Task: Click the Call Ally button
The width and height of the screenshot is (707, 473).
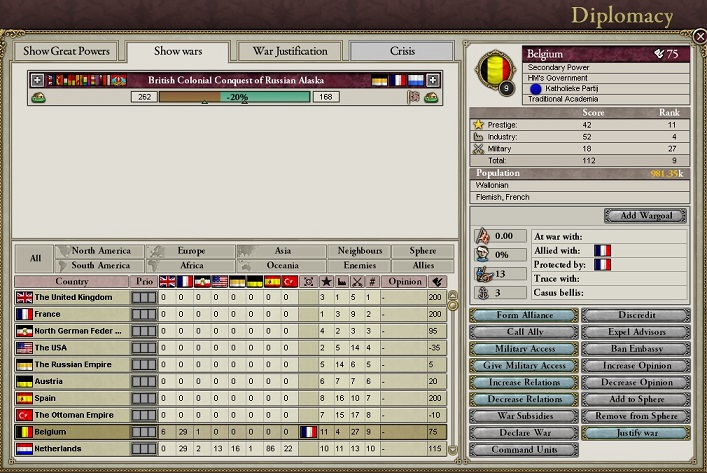Action: (524, 332)
